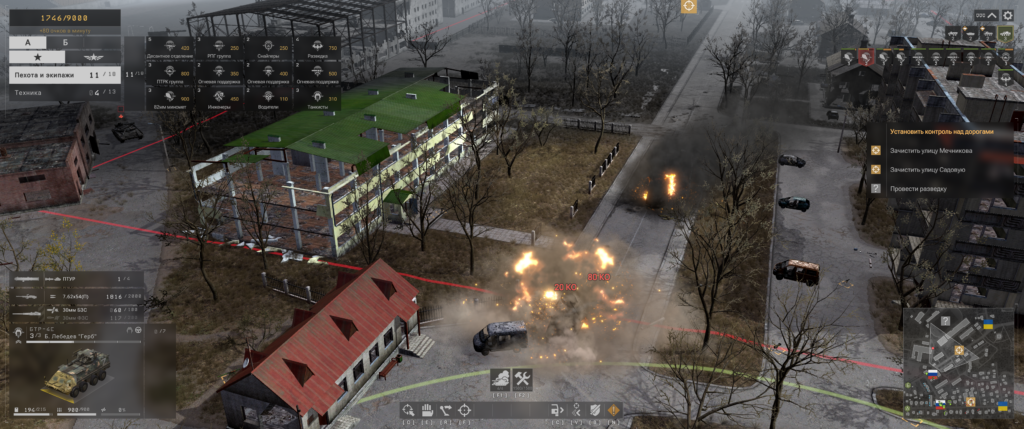Activate the wrench and hammer repair ability
Image resolution: width=1024 pixels, height=429 pixels.
[x=522, y=379]
